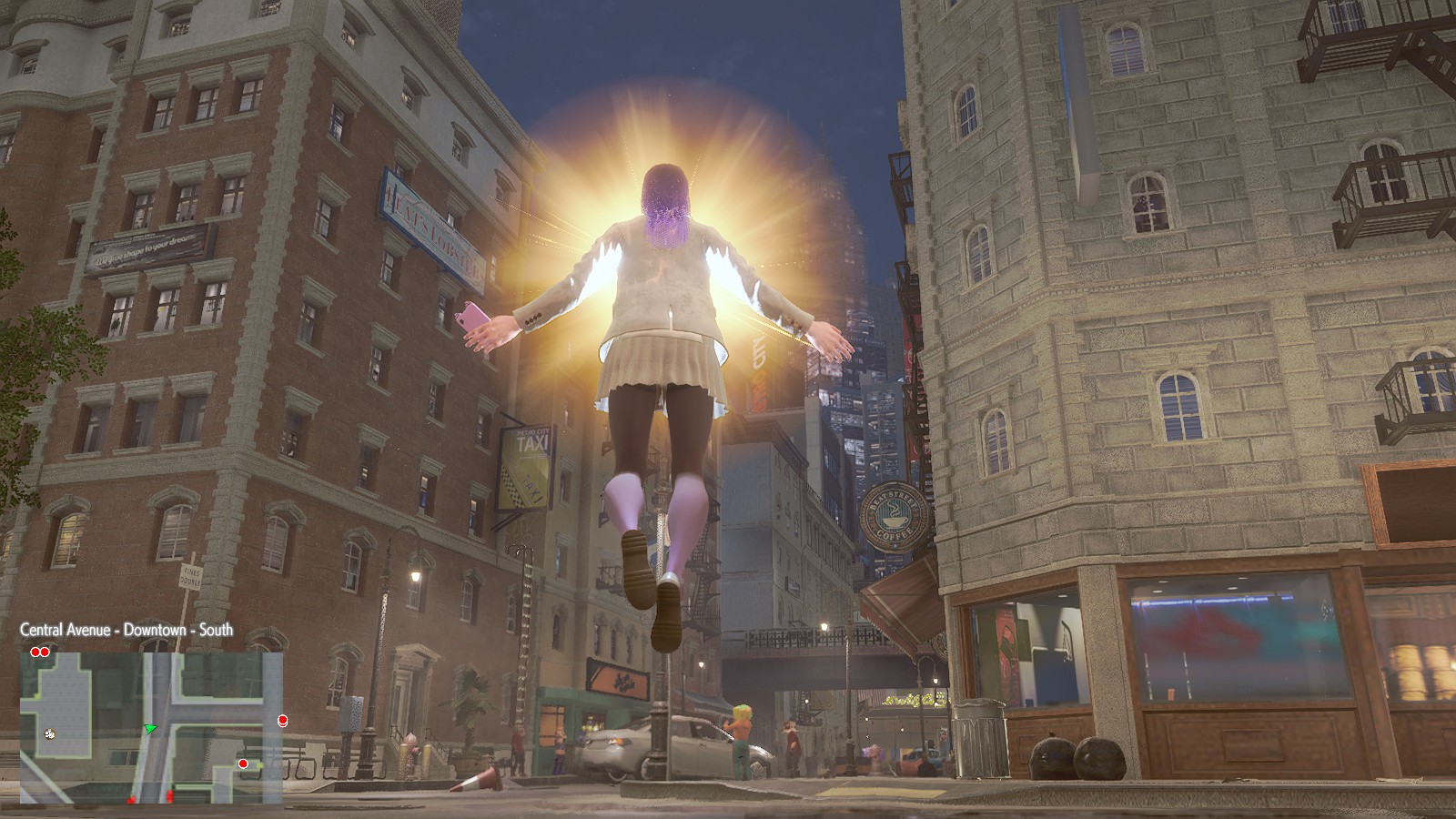Select the green player arrow on the minimap

coord(150,728)
